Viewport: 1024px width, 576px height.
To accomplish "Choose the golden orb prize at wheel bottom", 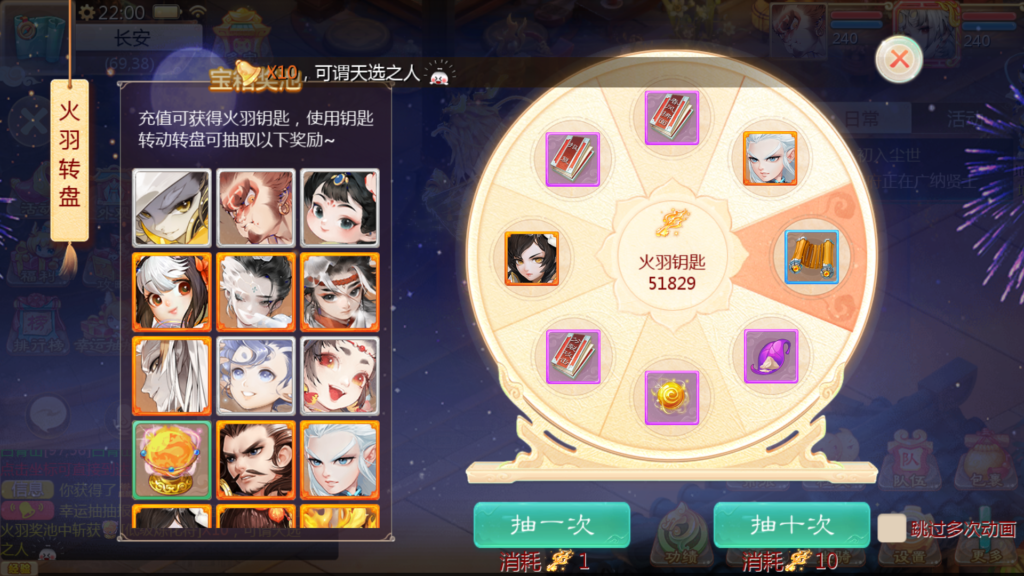I will click(671, 397).
